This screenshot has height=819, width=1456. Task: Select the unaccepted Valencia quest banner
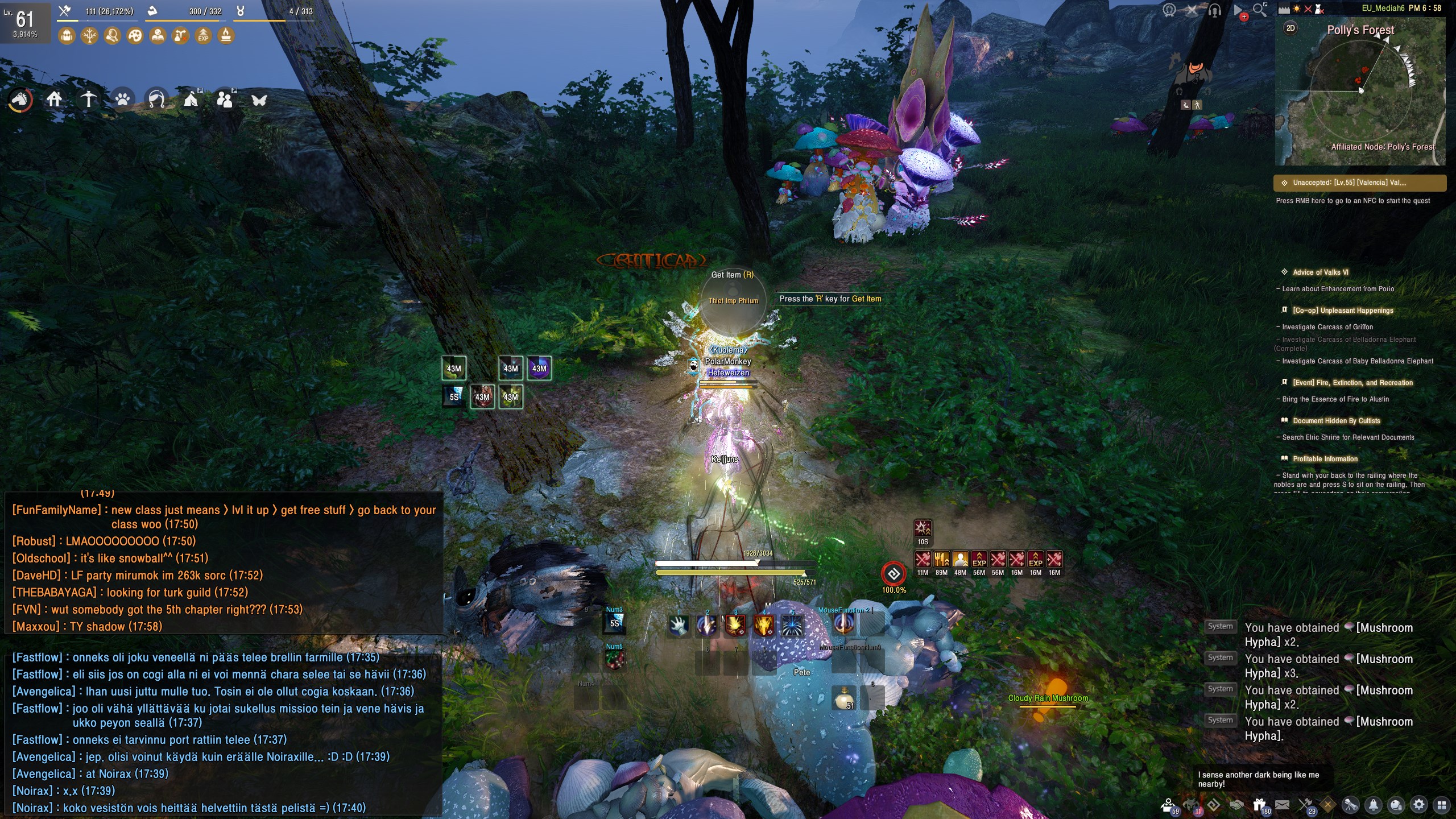click(x=1359, y=183)
